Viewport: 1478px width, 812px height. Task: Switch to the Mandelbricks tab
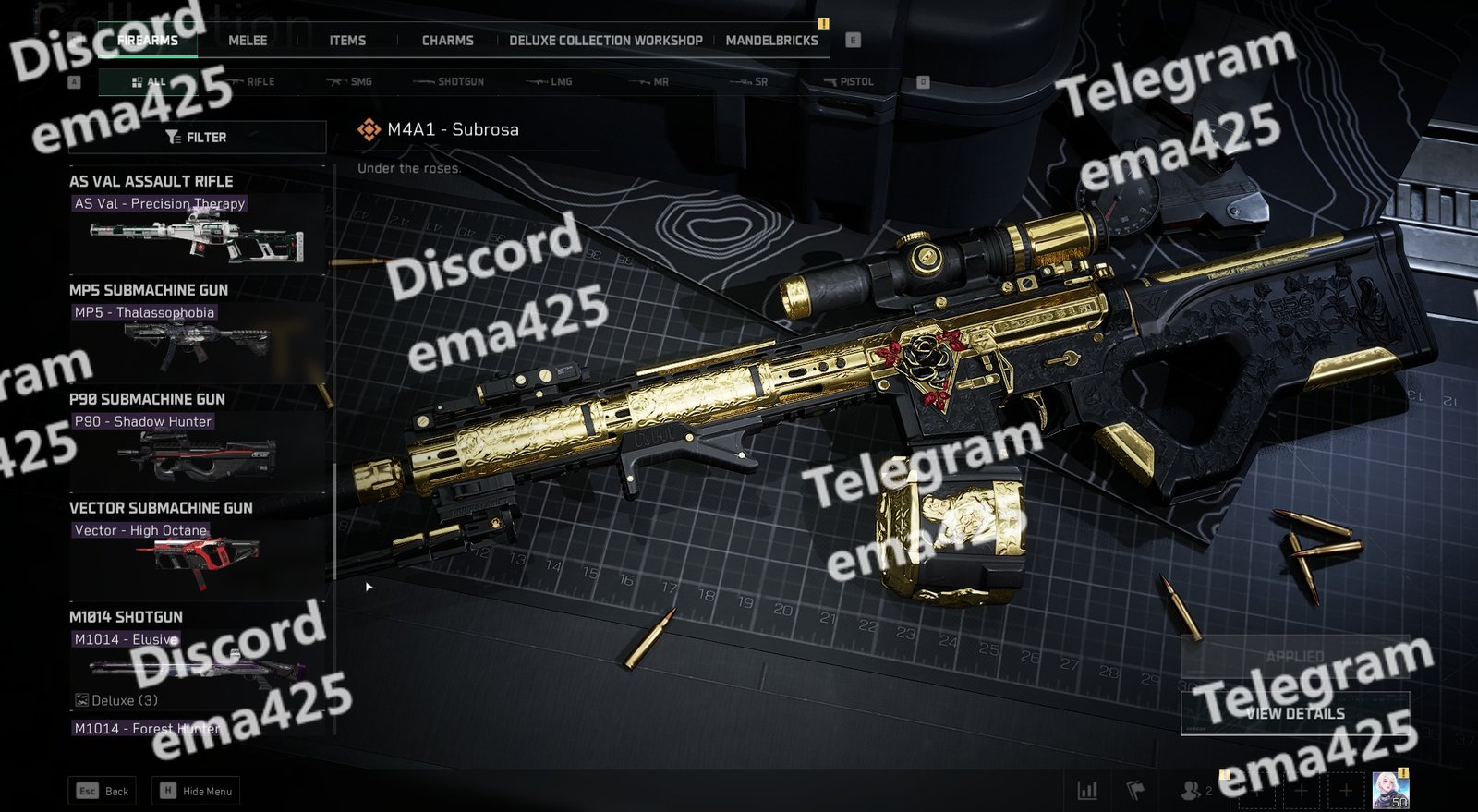(771, 41)
